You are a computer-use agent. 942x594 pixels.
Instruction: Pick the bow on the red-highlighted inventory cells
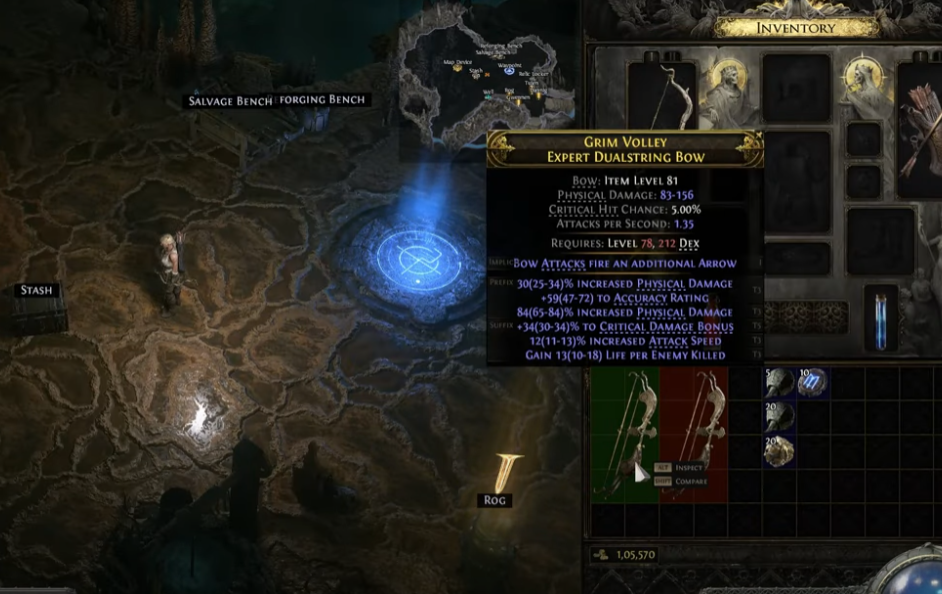coord(694,431)
